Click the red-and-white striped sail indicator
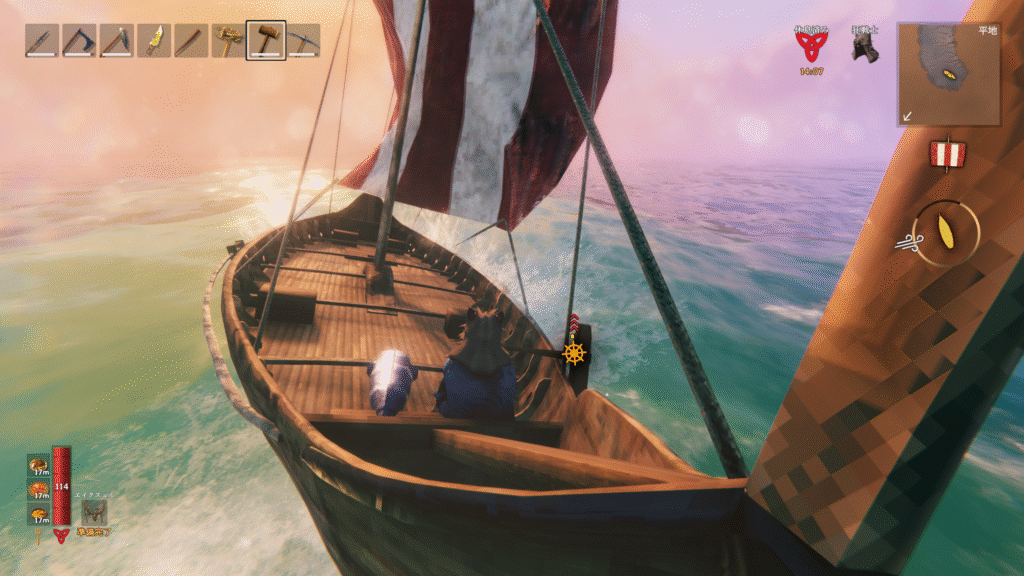Screen dimensions: 1024x576 (946, 154)
